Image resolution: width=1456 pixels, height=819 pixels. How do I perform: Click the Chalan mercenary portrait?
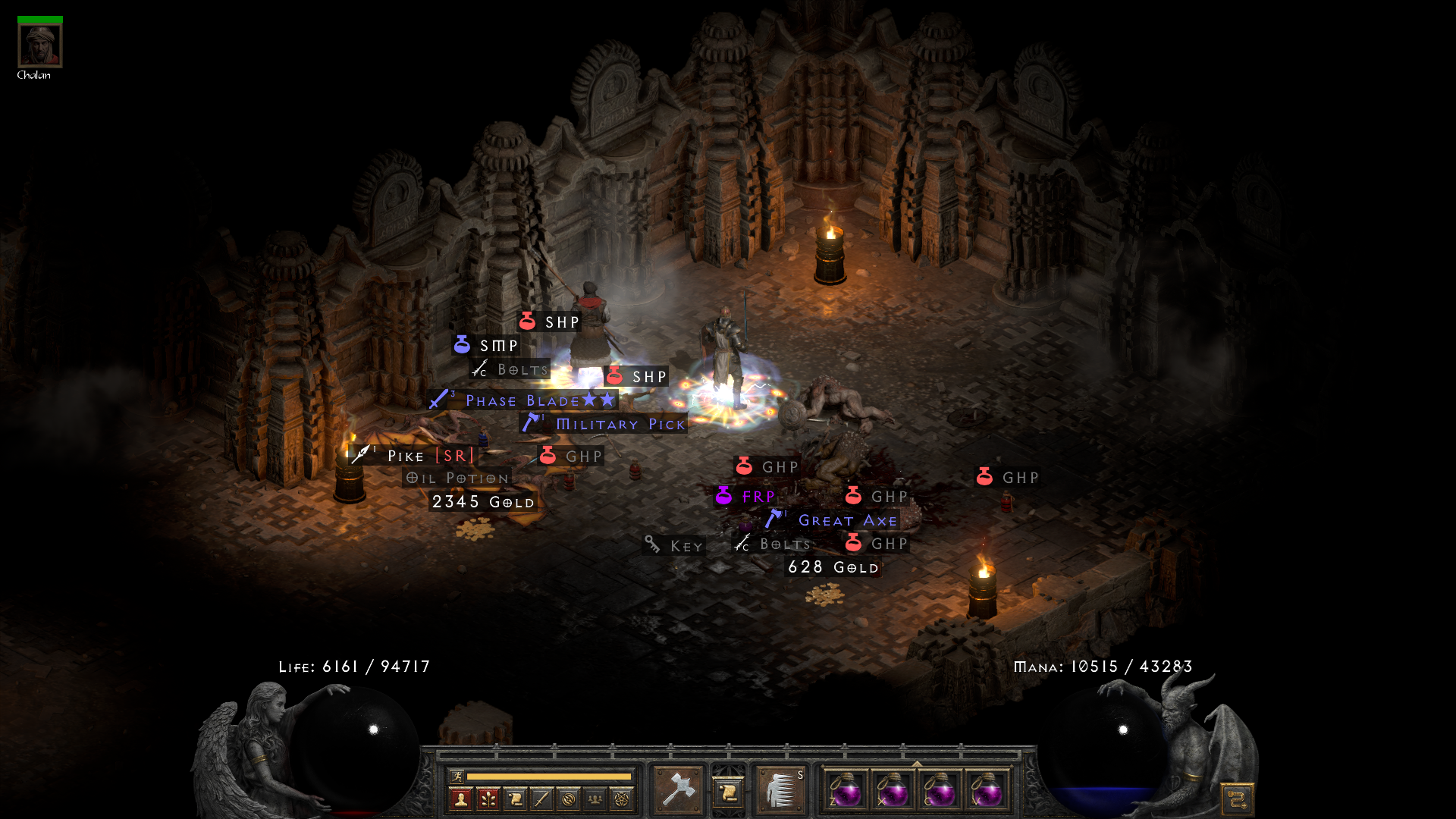pos(40,45)
